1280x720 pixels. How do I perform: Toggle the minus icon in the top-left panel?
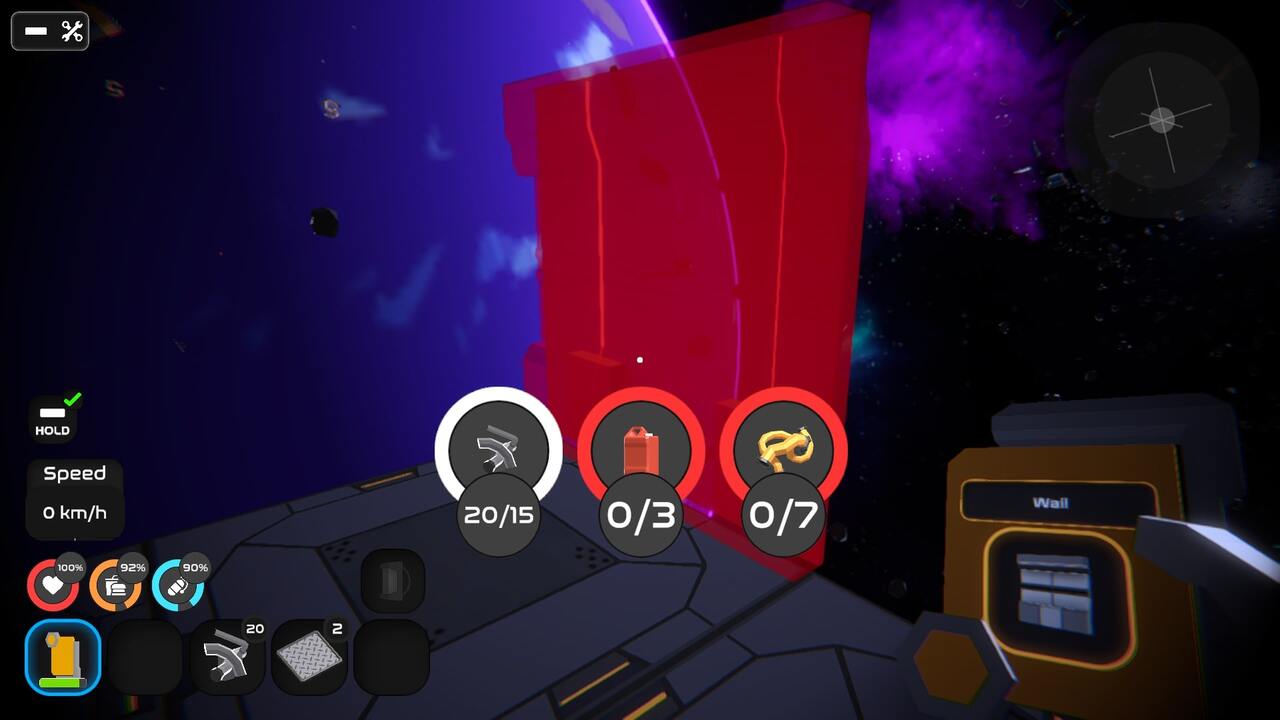click(34, 31)
